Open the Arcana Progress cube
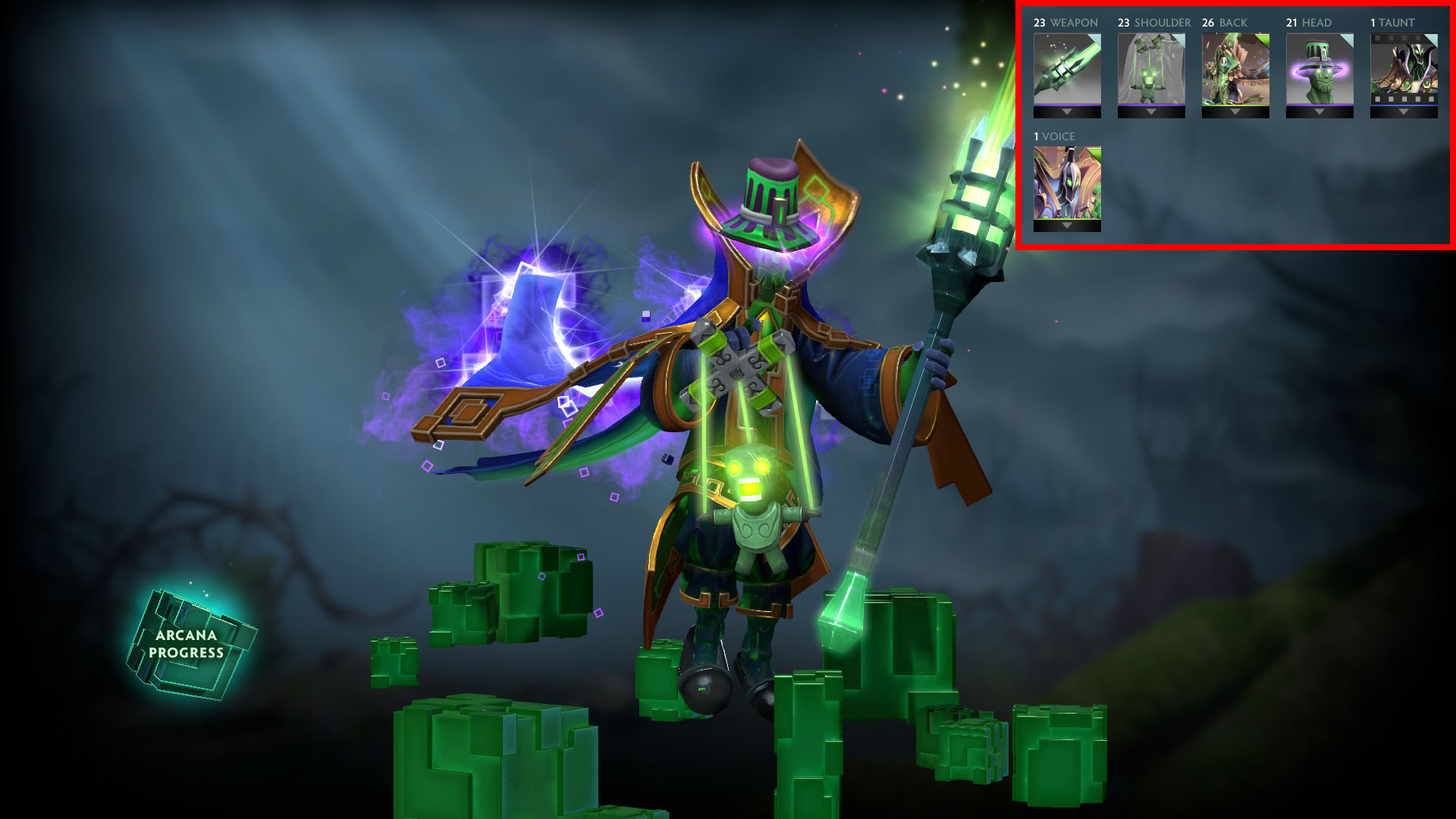The width and height of the screenshot is (1456, 819). click(x=188, y=644)
